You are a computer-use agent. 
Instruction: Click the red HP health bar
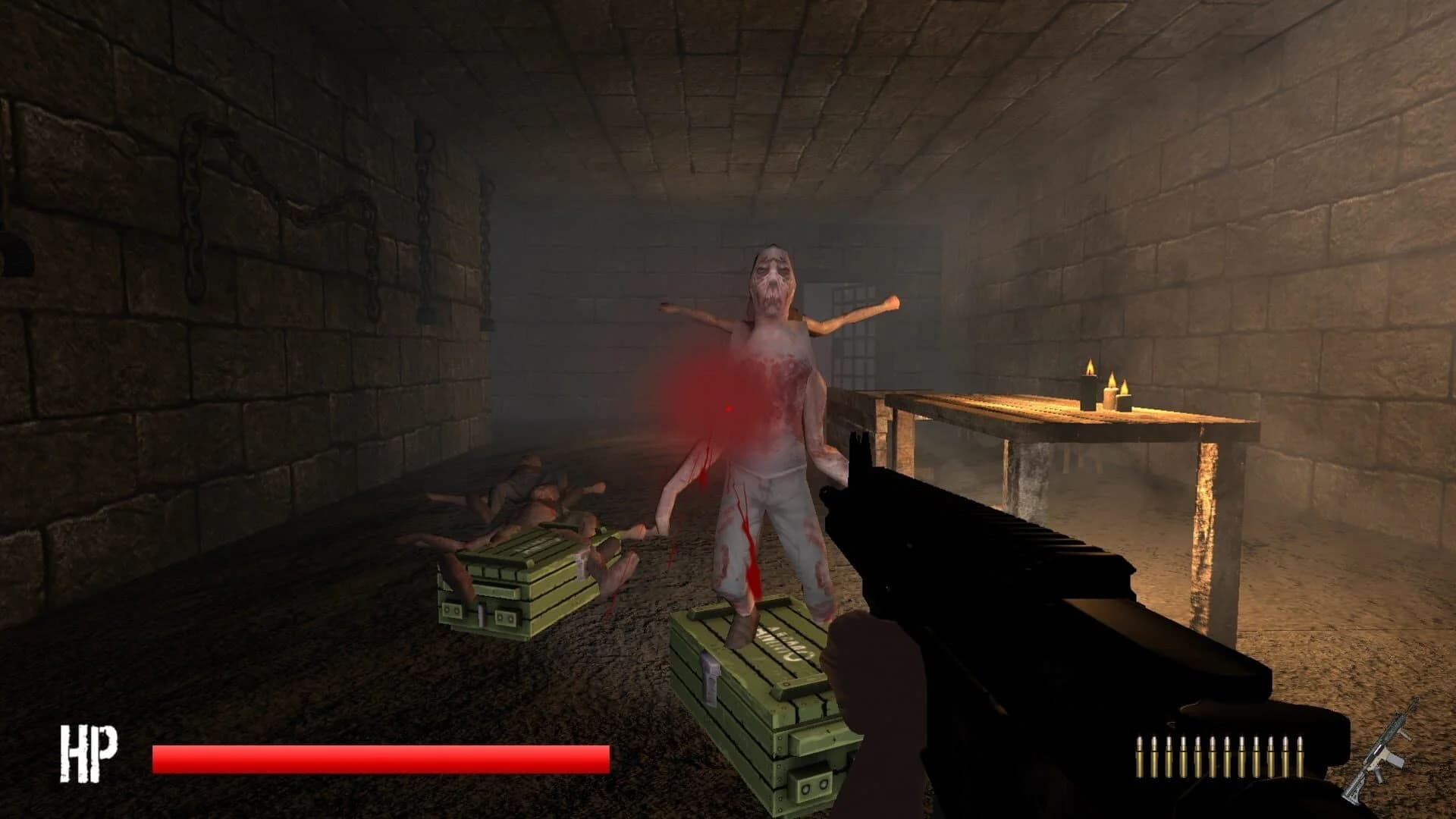(x=379, y=758)
